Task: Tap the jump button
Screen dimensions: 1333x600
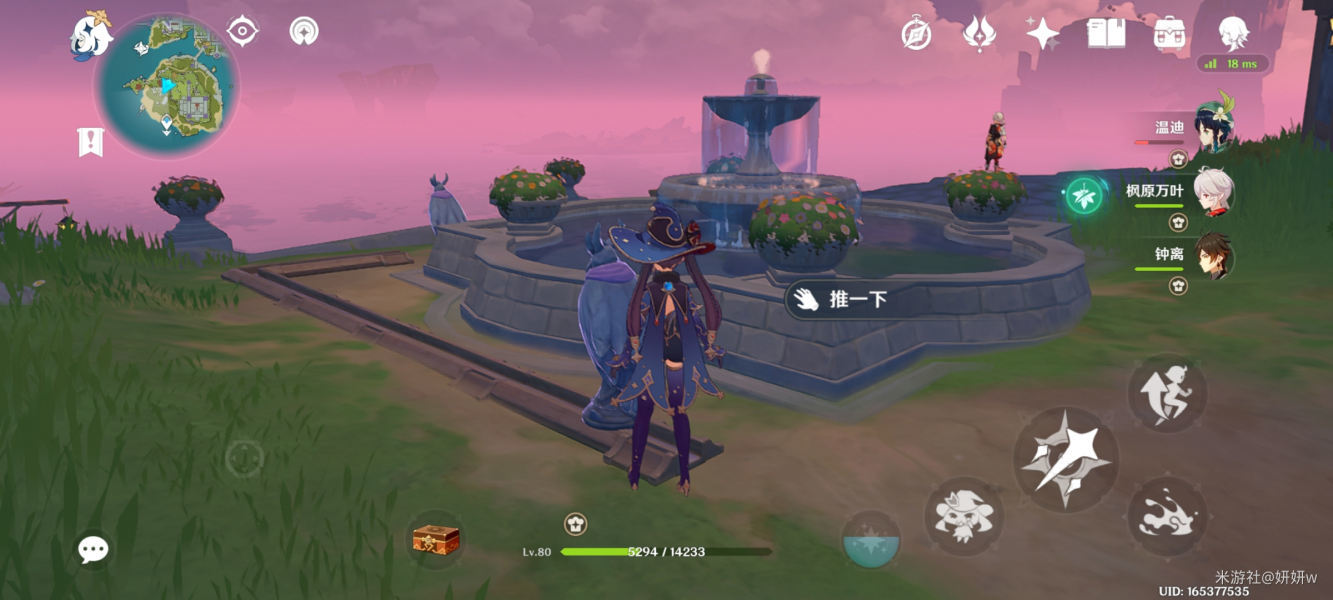Action: click(1167, 394)
